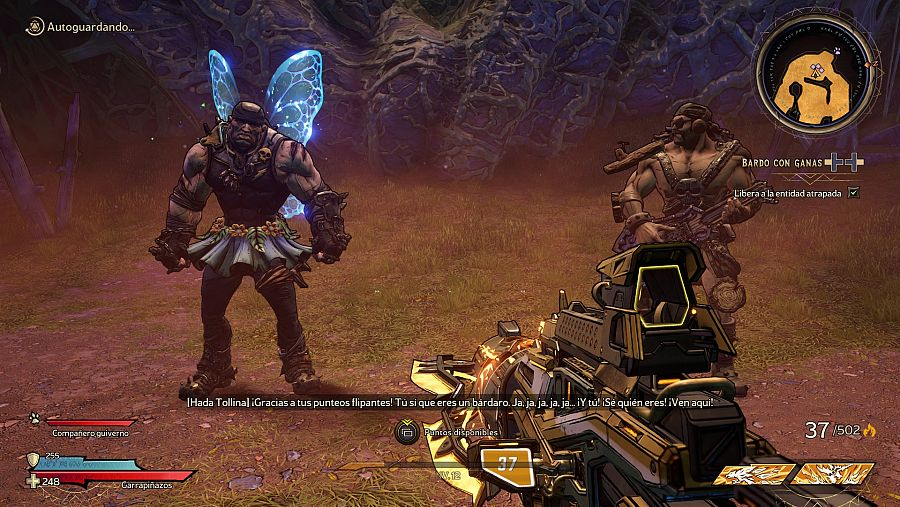Select the Bardo con ganas quest tracker
The height and width of the screenshot is (507, 900).
click(801, 161)
